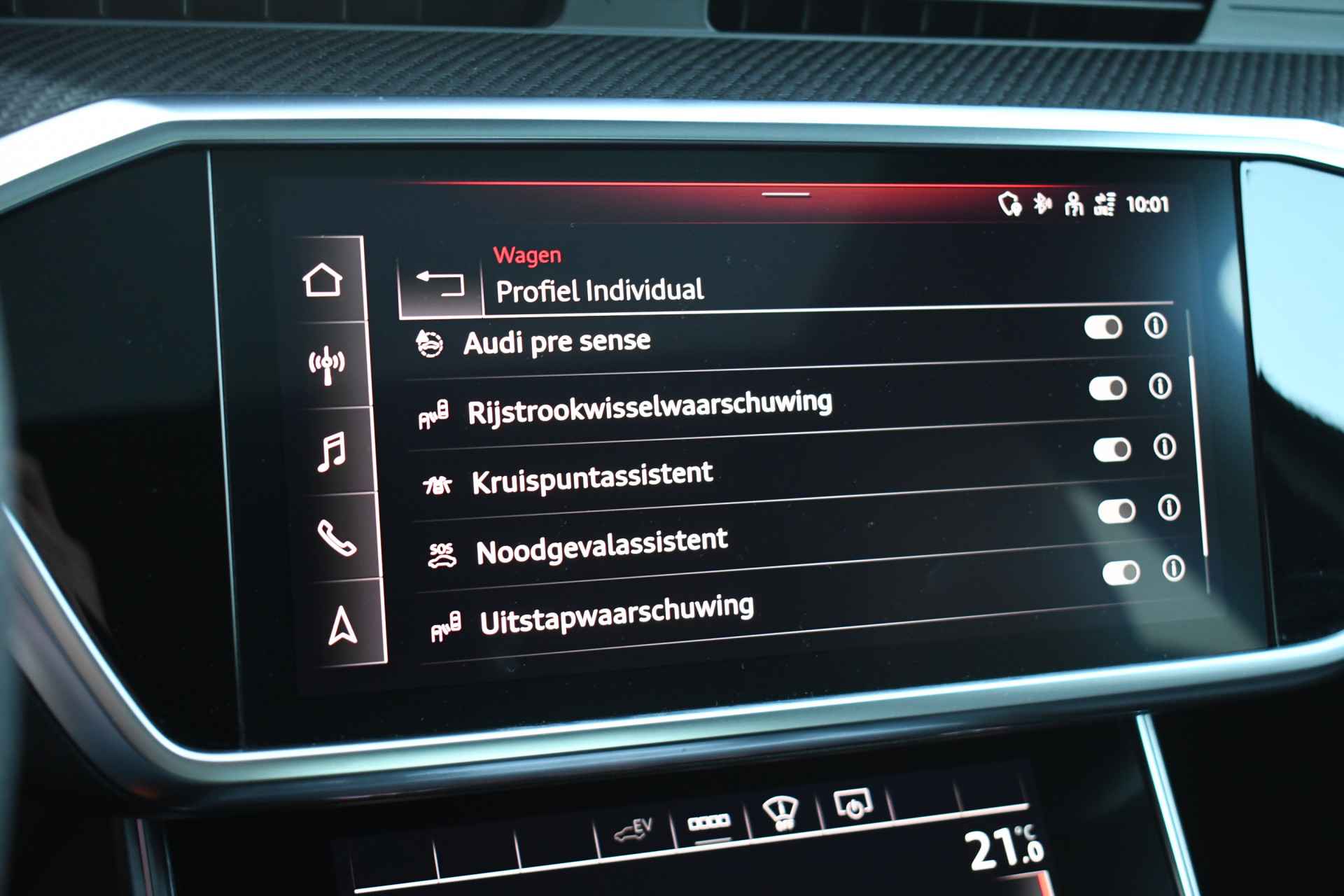Open the navigation arrow menu
The height and width of the screenshot is (896, 1344).
342,625
